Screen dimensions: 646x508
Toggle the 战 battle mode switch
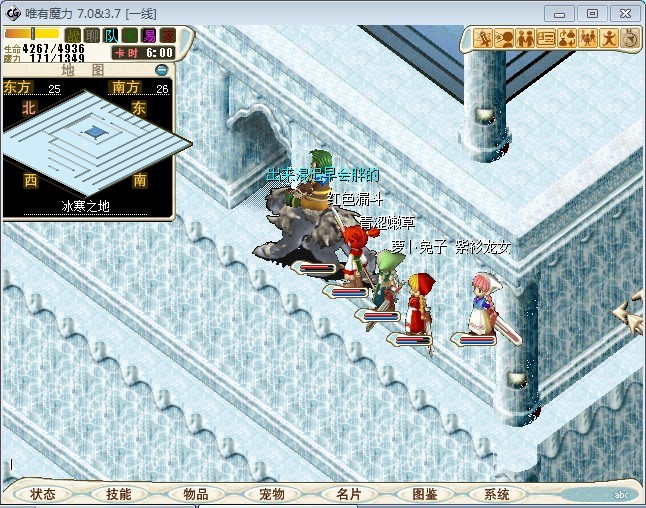click(73, 36)
